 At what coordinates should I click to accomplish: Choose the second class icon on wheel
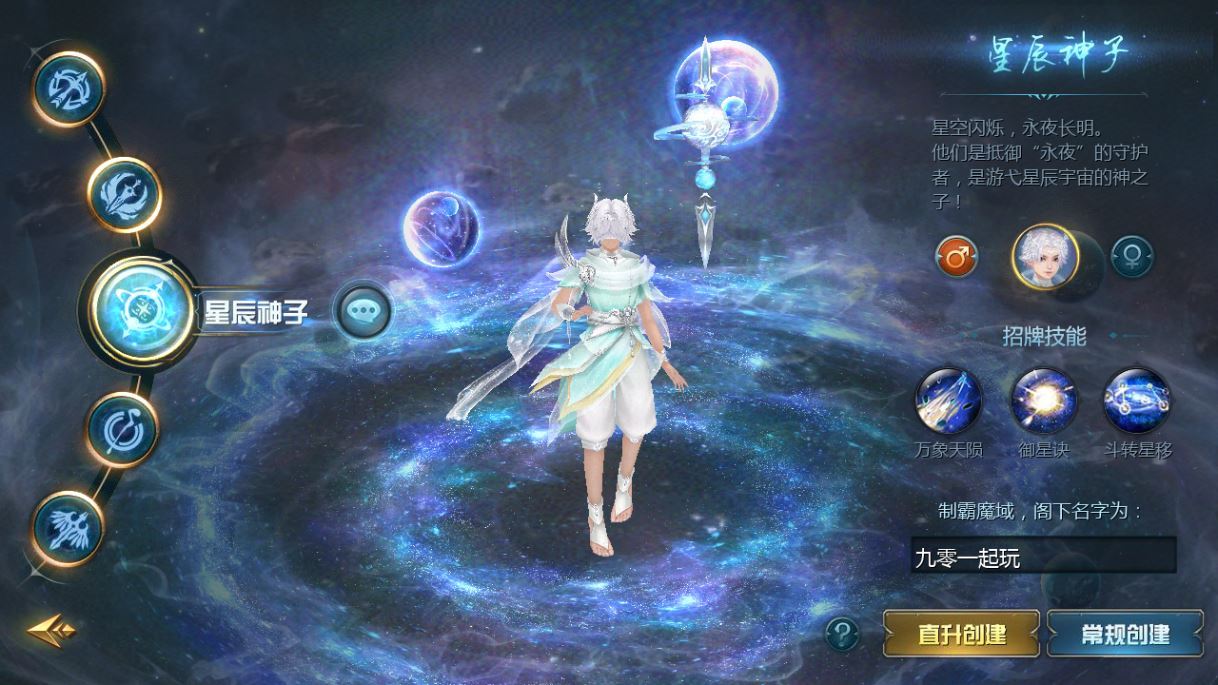pos(124,194)
